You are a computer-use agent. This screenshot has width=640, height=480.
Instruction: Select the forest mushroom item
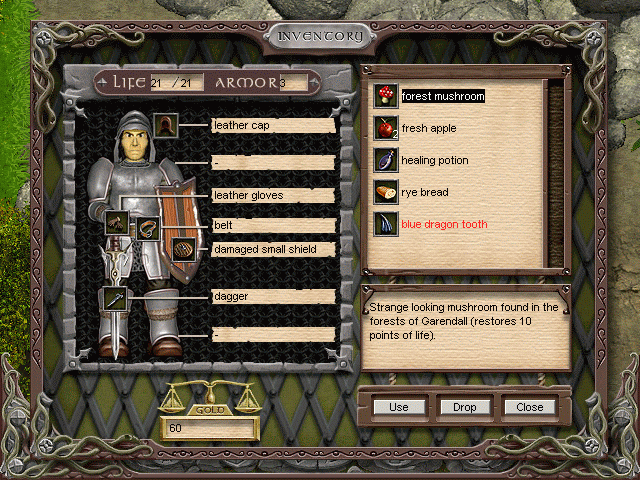442,97
